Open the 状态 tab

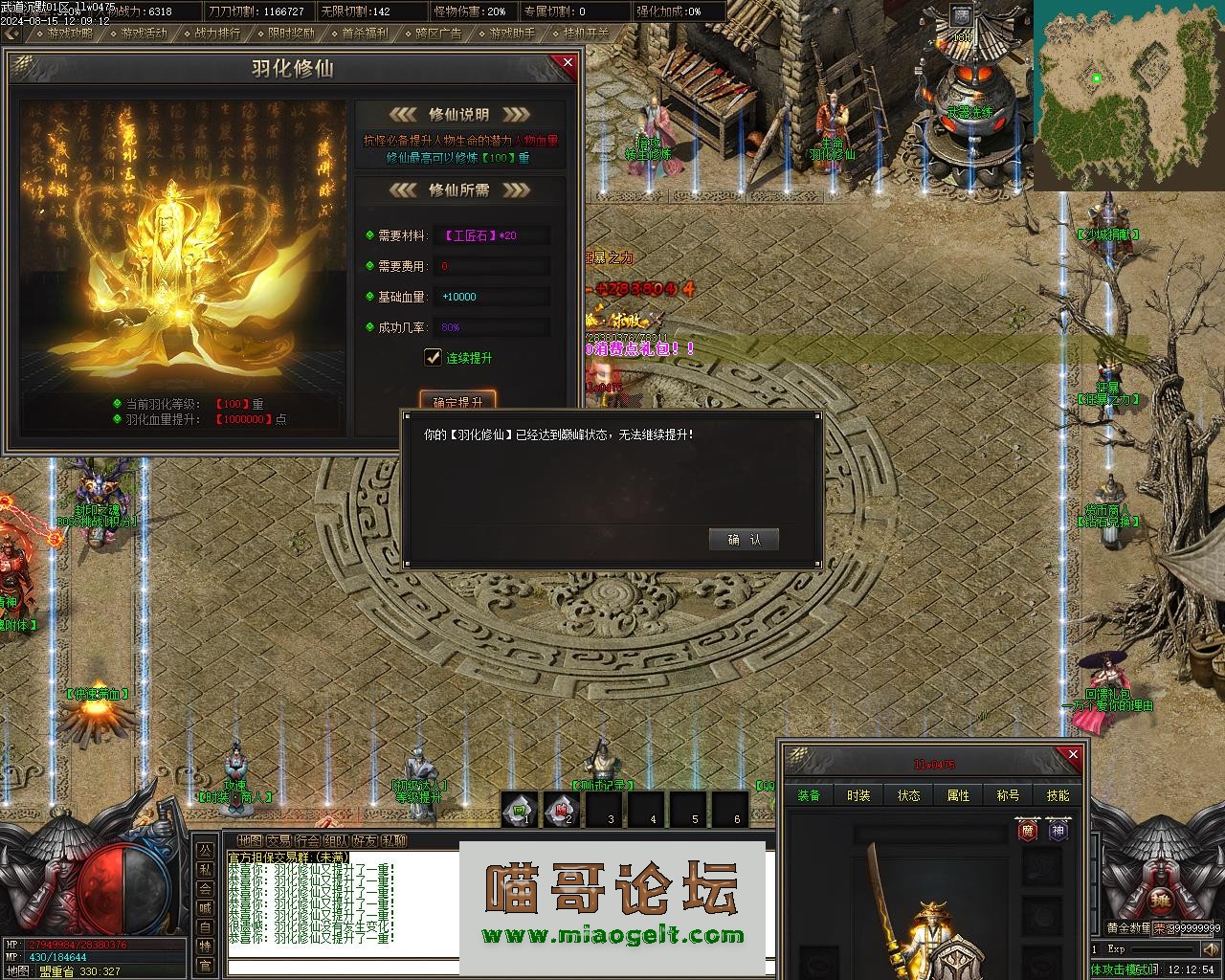point(908,795)
